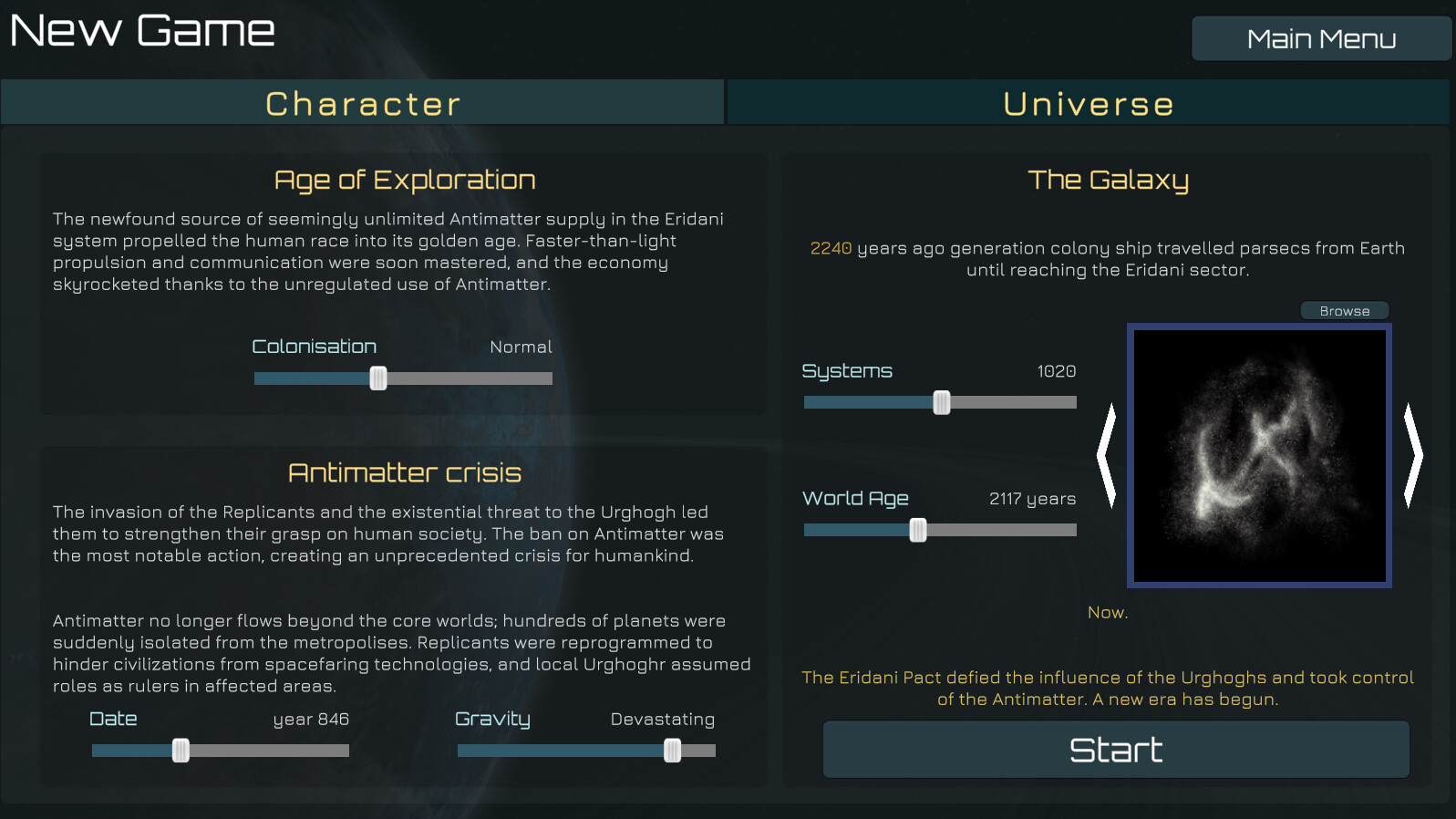Click the Systems slider handle
The image size is (1456, 819).
tap(940, 401)
